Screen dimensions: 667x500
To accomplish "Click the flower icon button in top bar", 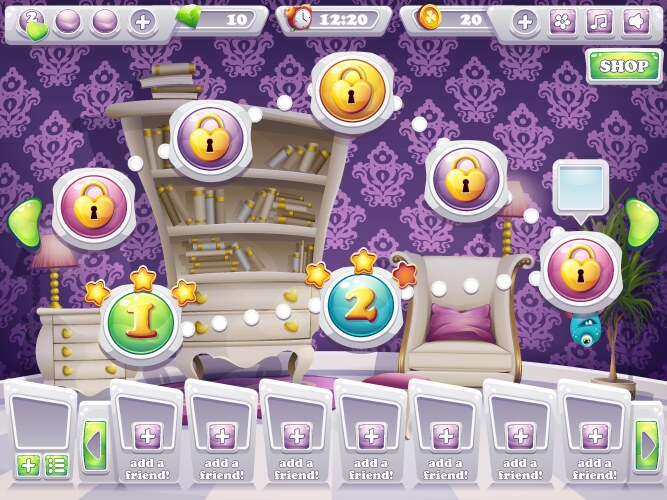I will point(562,21).
